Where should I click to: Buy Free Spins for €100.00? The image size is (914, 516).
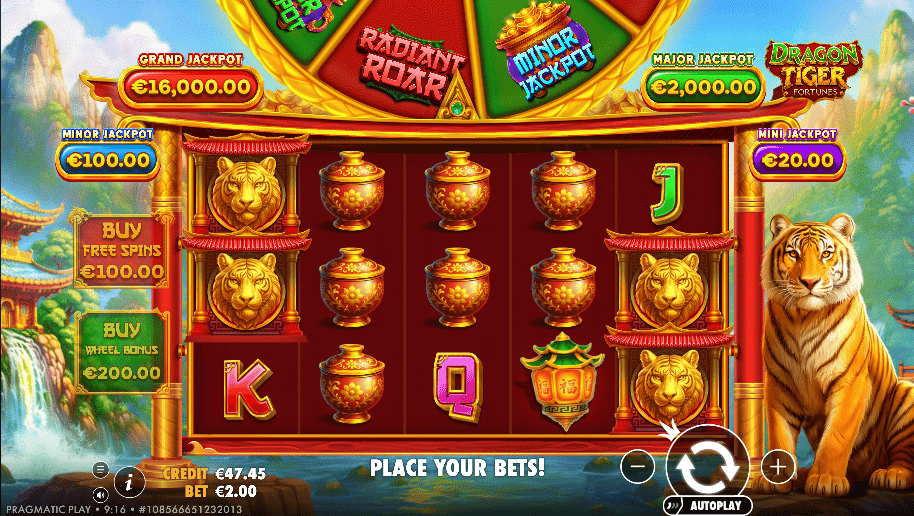tap(120, 250)
